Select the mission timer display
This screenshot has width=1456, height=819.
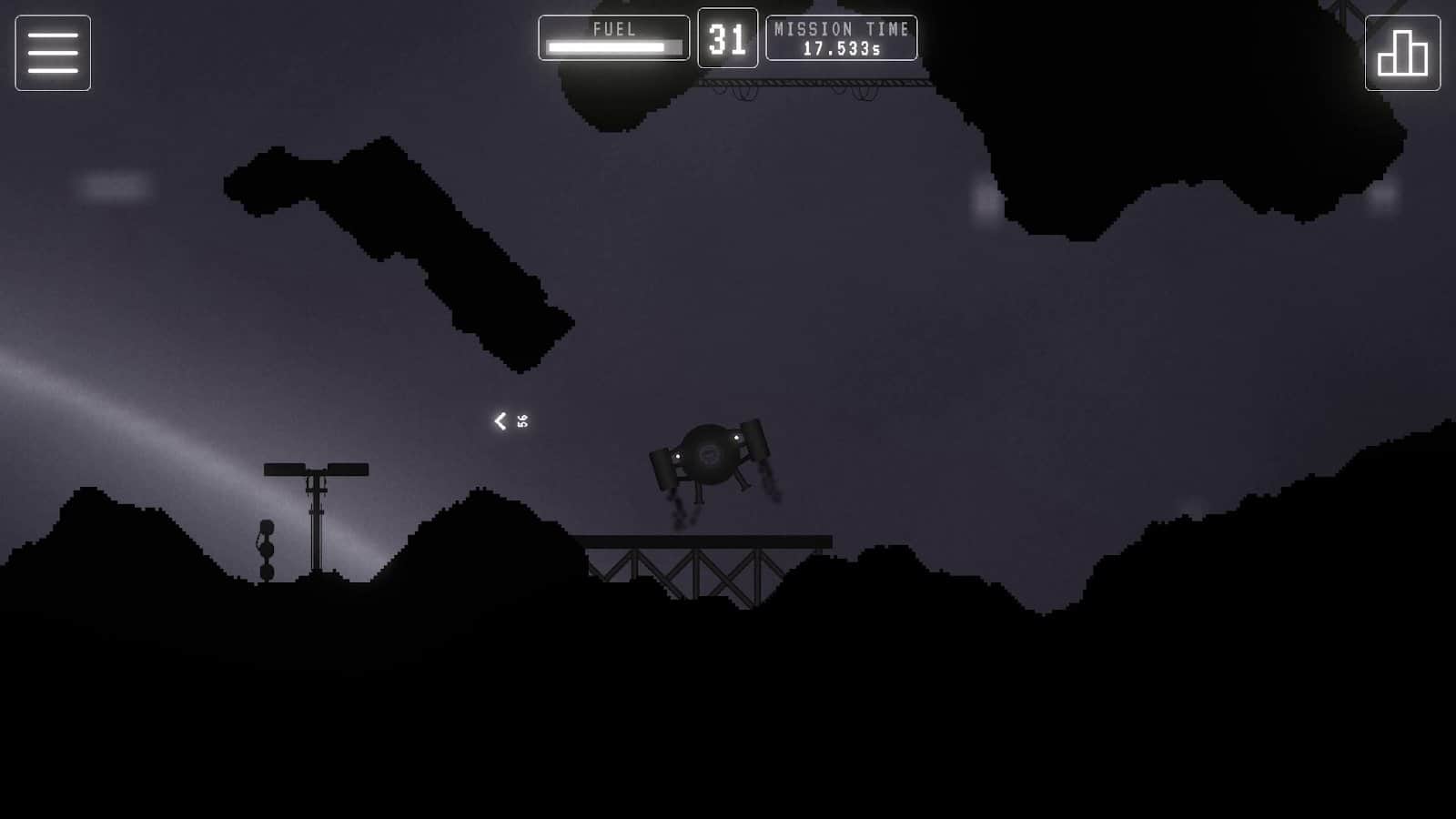pos(841,39)
